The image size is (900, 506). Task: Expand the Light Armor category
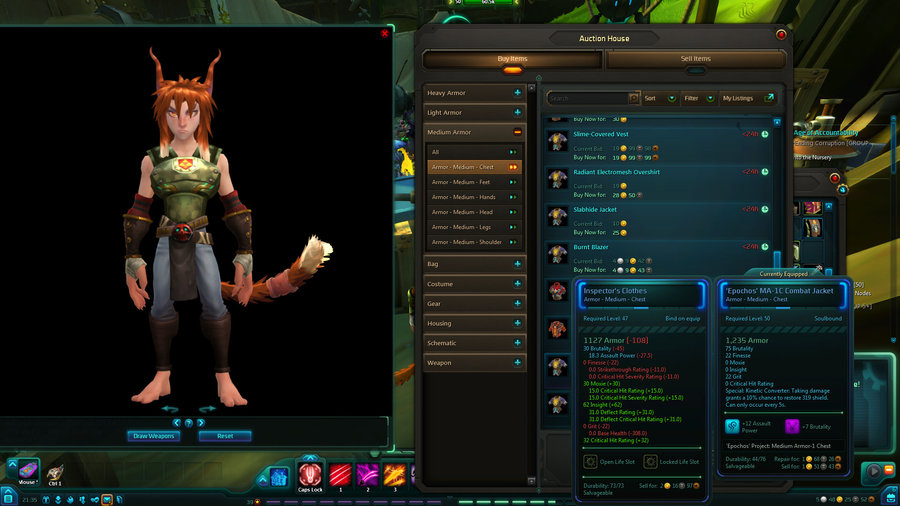(475, 113)
